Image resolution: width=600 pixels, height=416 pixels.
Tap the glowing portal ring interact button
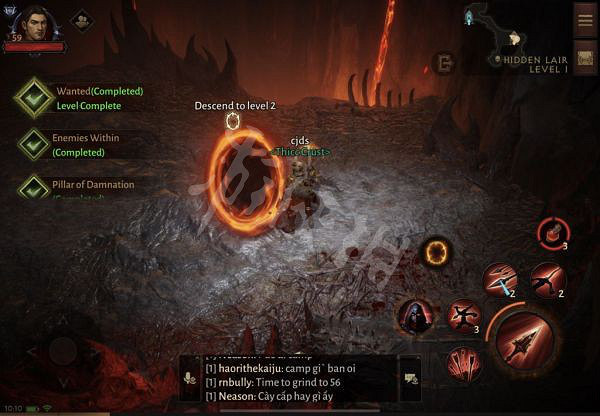point(436,252)
